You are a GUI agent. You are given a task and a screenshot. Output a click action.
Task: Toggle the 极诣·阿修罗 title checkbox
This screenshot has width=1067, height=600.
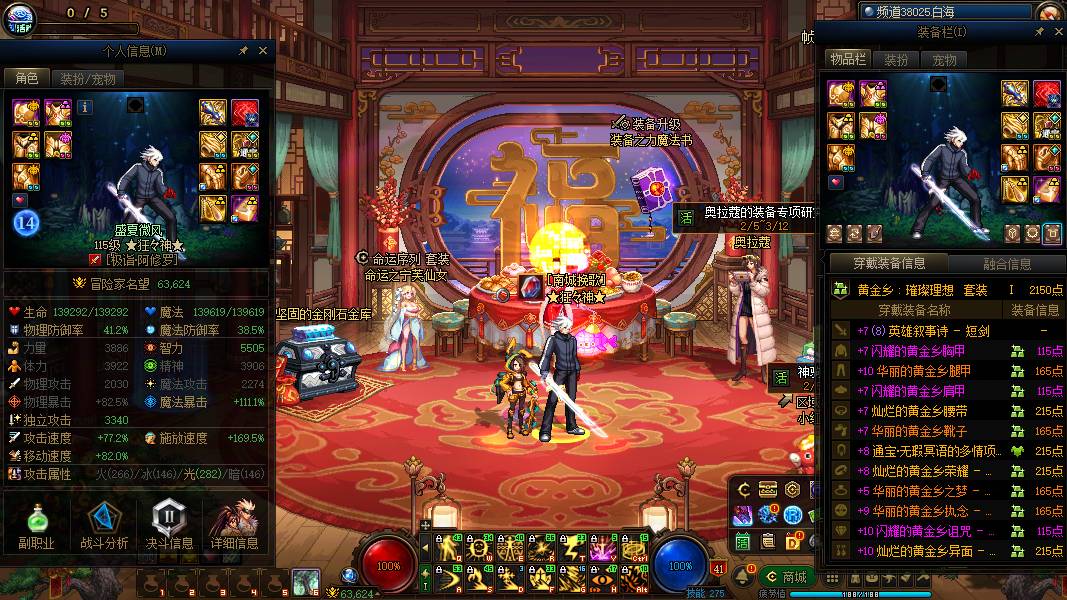click(95, 259)
